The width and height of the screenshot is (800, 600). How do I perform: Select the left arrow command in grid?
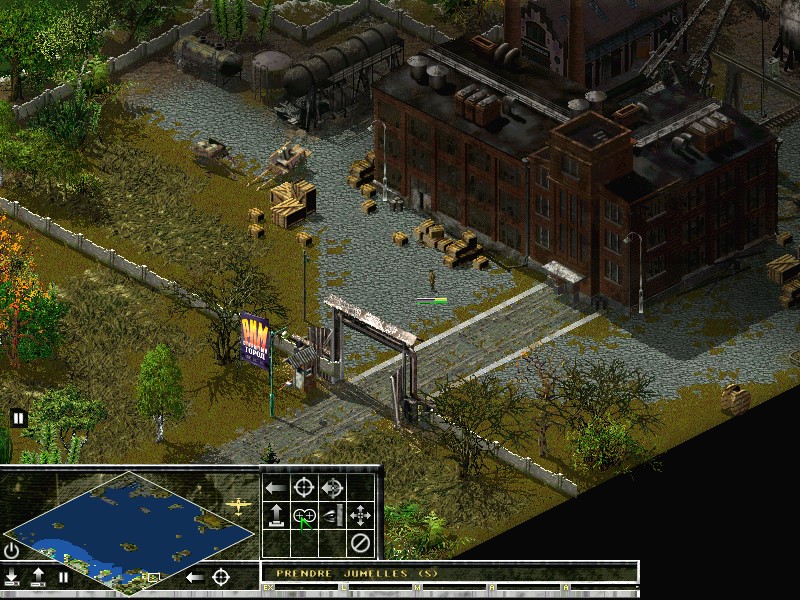(x=277, y=488)
